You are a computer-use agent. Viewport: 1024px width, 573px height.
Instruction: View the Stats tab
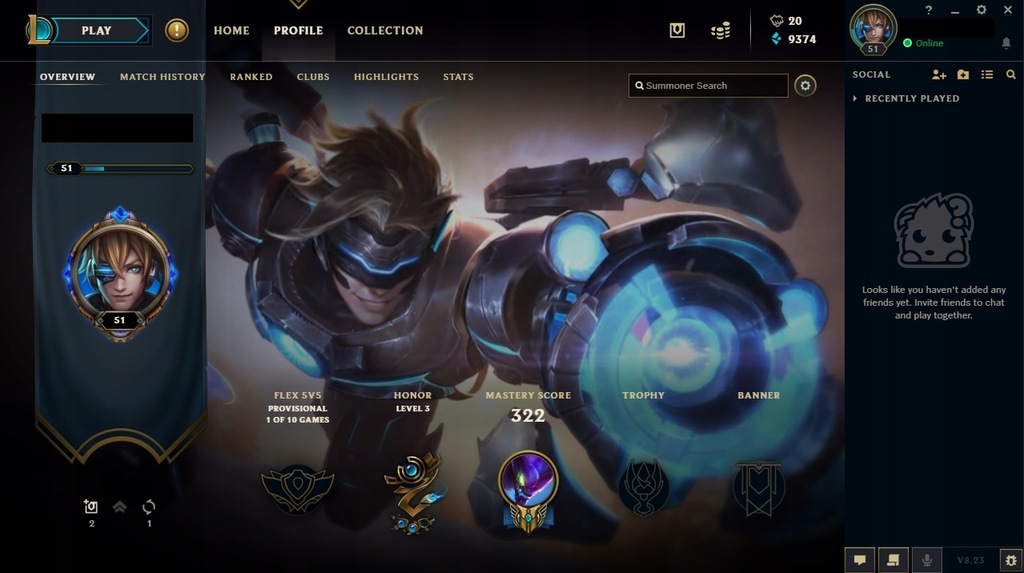[458, 77]
